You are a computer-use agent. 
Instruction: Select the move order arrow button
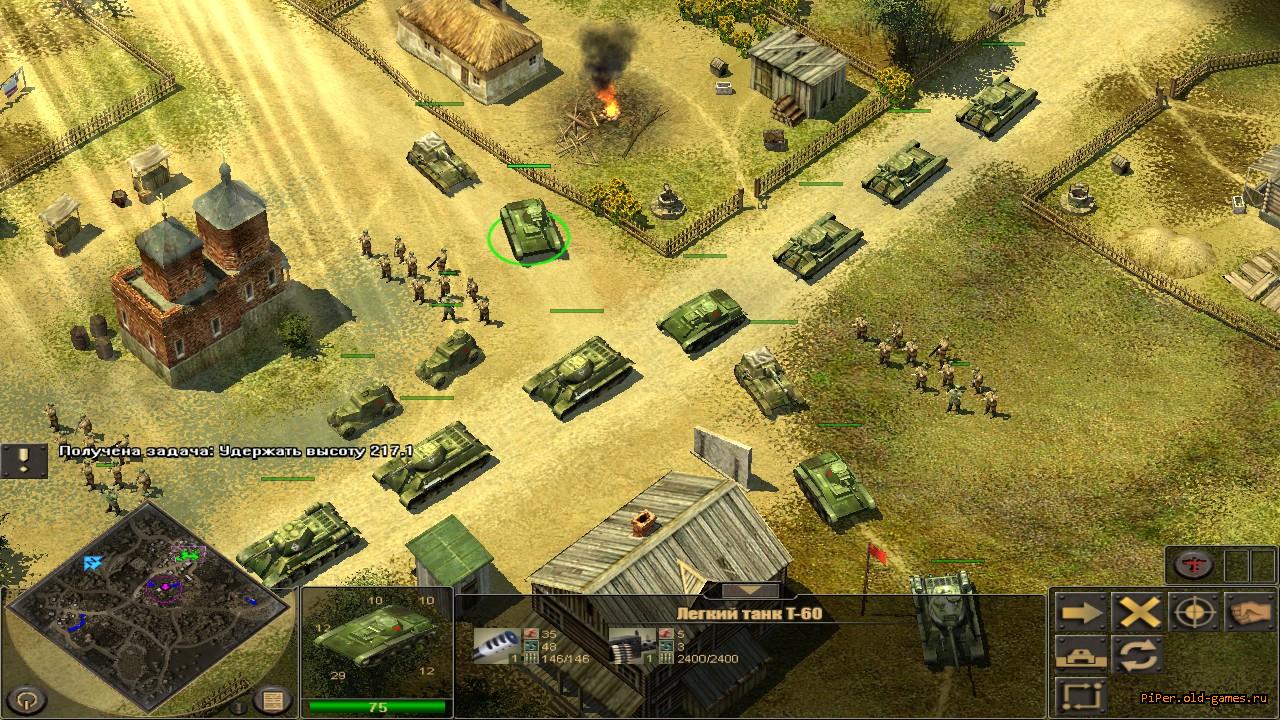(x=1081, y=612)
